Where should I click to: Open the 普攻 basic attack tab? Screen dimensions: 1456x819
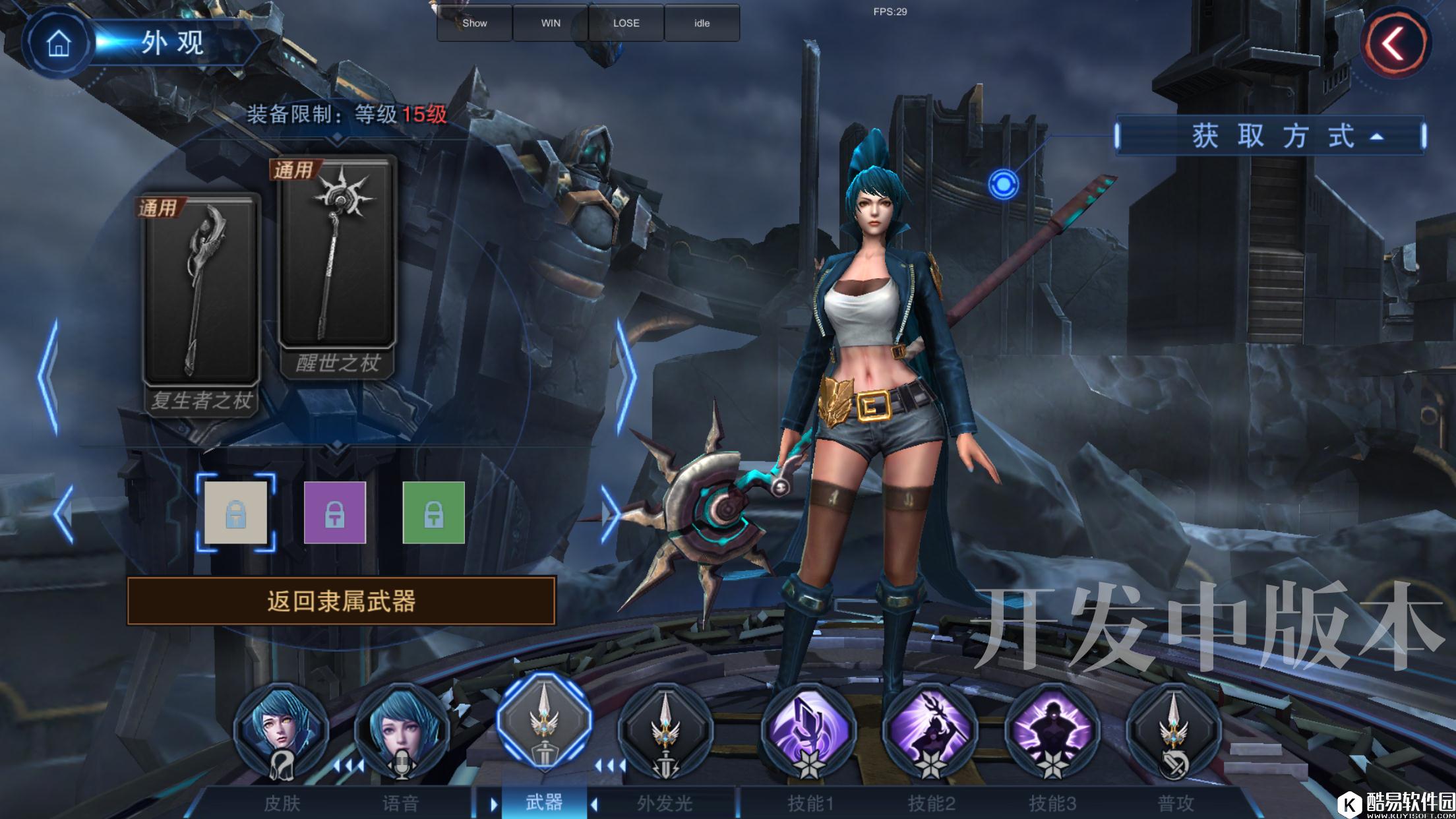coord(1174,732)
